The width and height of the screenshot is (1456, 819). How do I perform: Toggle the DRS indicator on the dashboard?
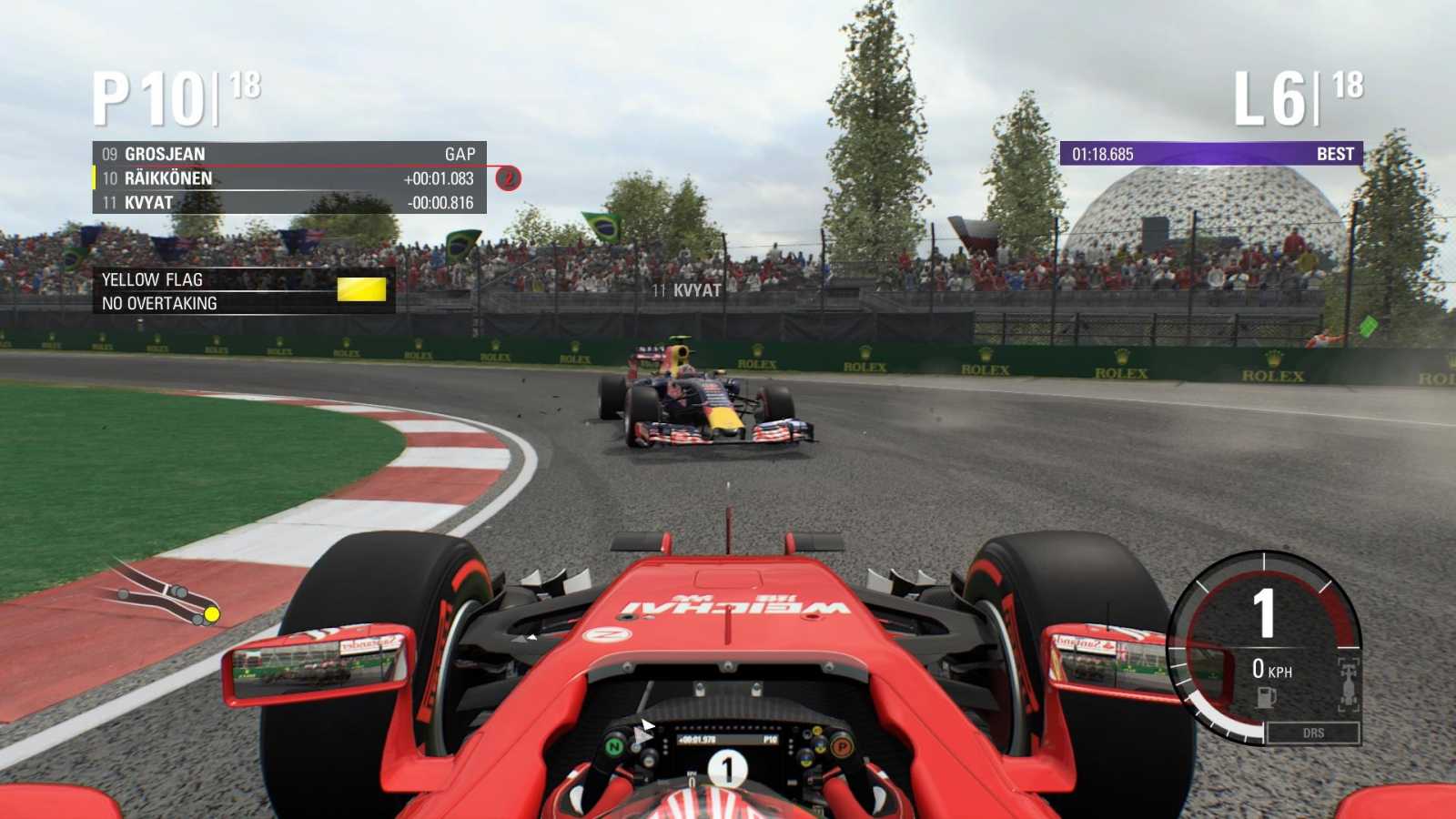[x=1312, y=731]
